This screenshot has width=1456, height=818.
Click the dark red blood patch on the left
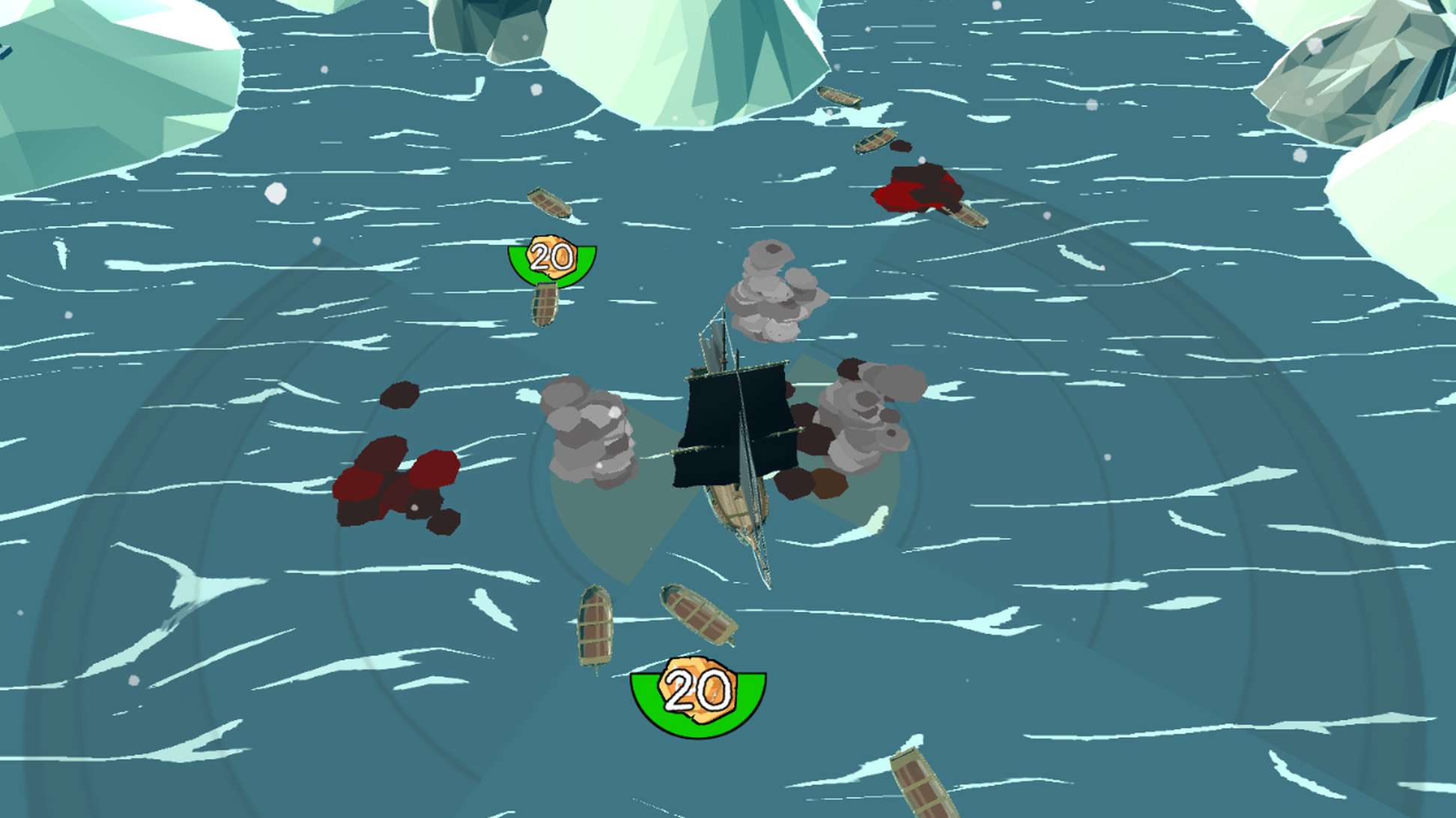pyautogui.click(x=397, y=487)
